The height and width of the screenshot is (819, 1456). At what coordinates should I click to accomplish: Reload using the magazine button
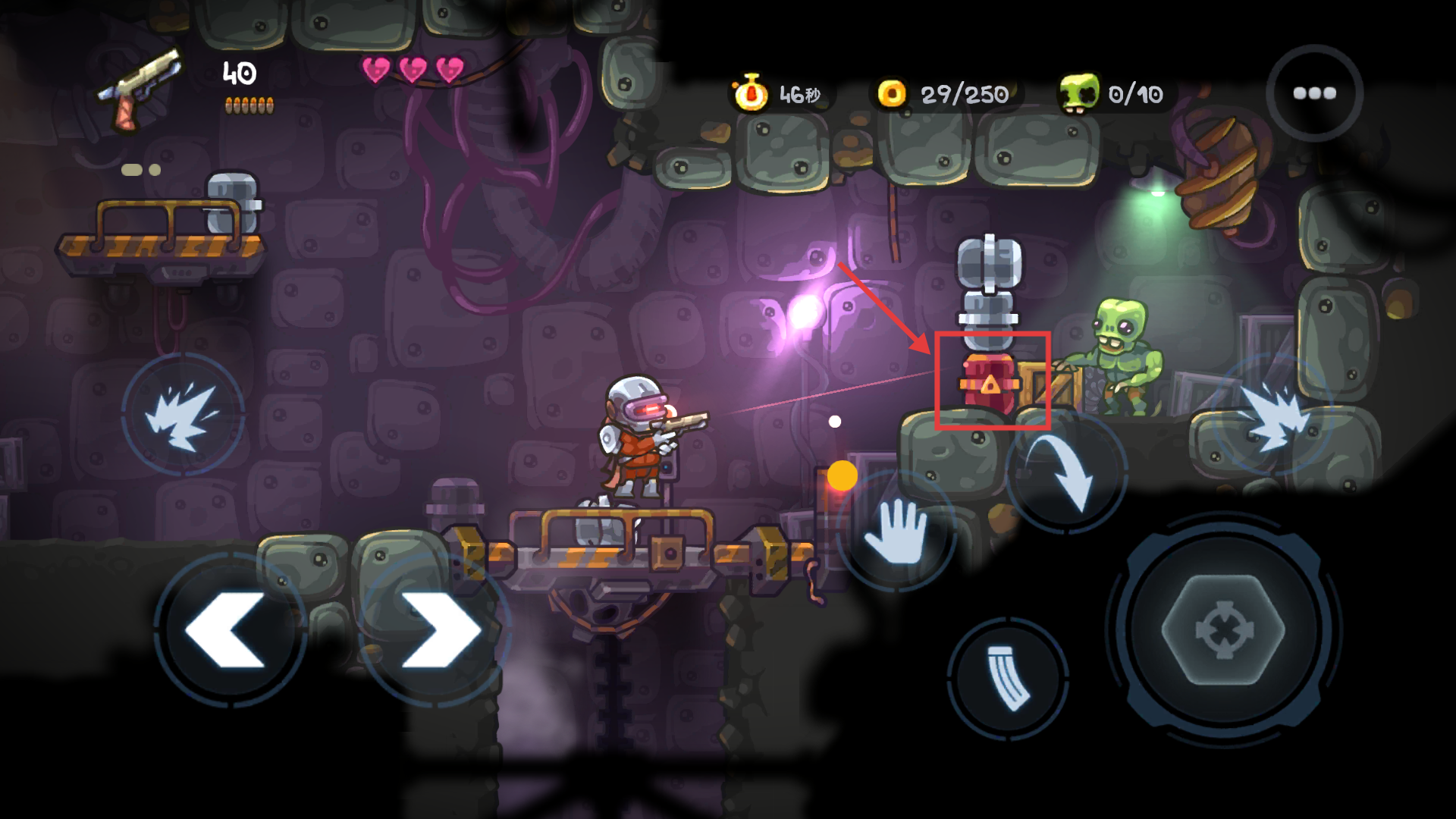tap(1009, 677)
